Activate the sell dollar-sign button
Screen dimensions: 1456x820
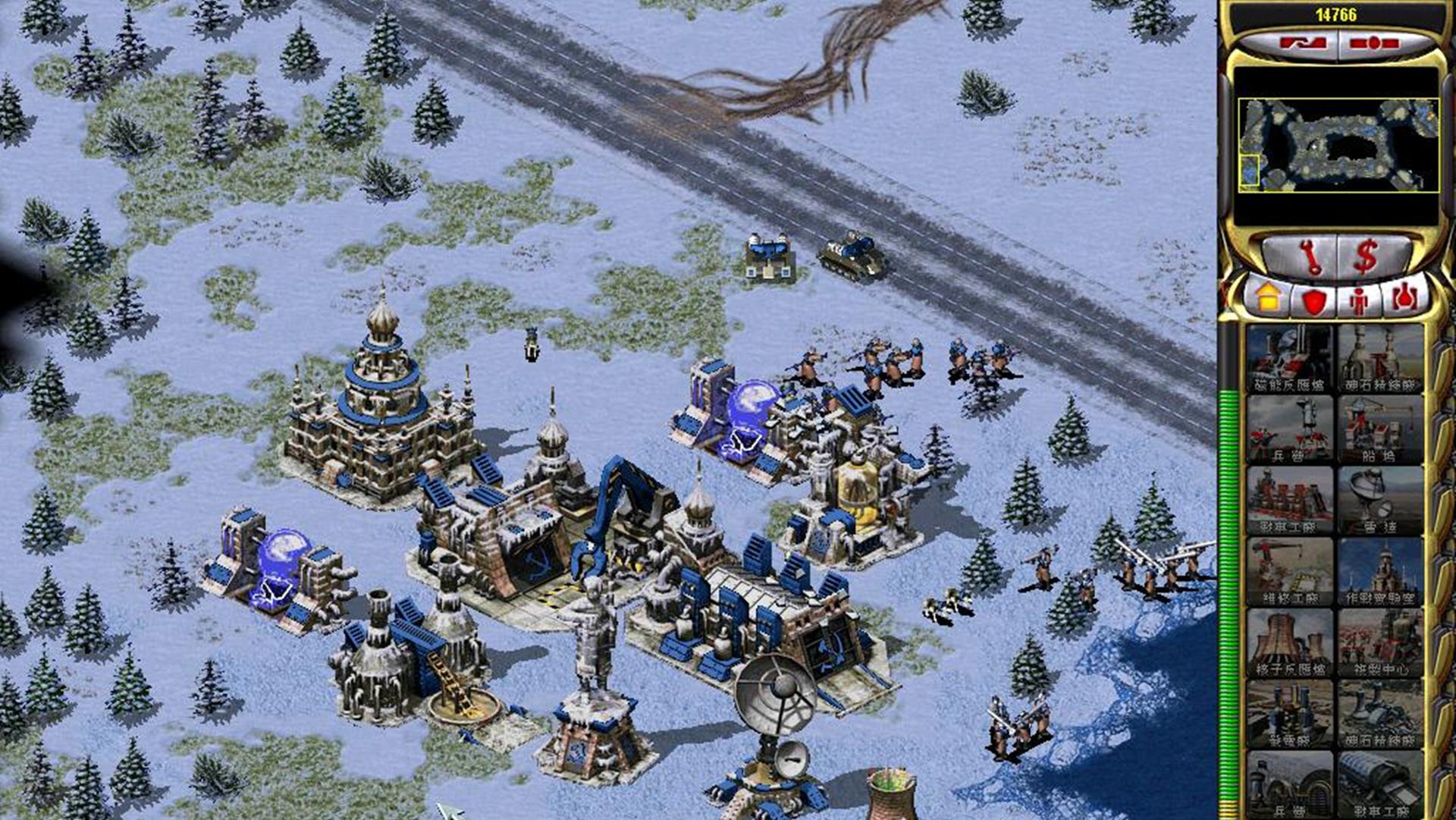pyautogui.click(x=1366, y=256)
